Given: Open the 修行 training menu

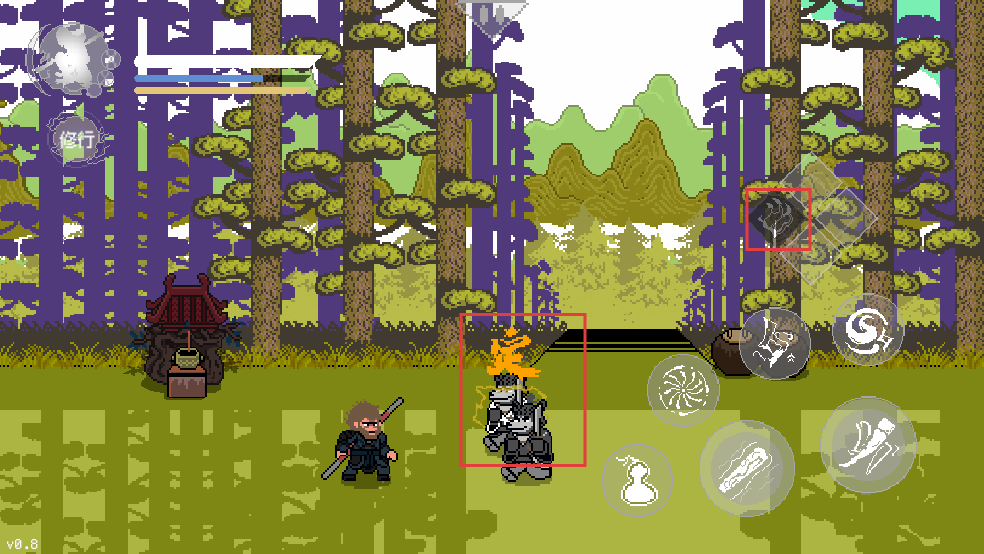Looking at the screenshot, I should pyautogui.click(x=76, y=140).
